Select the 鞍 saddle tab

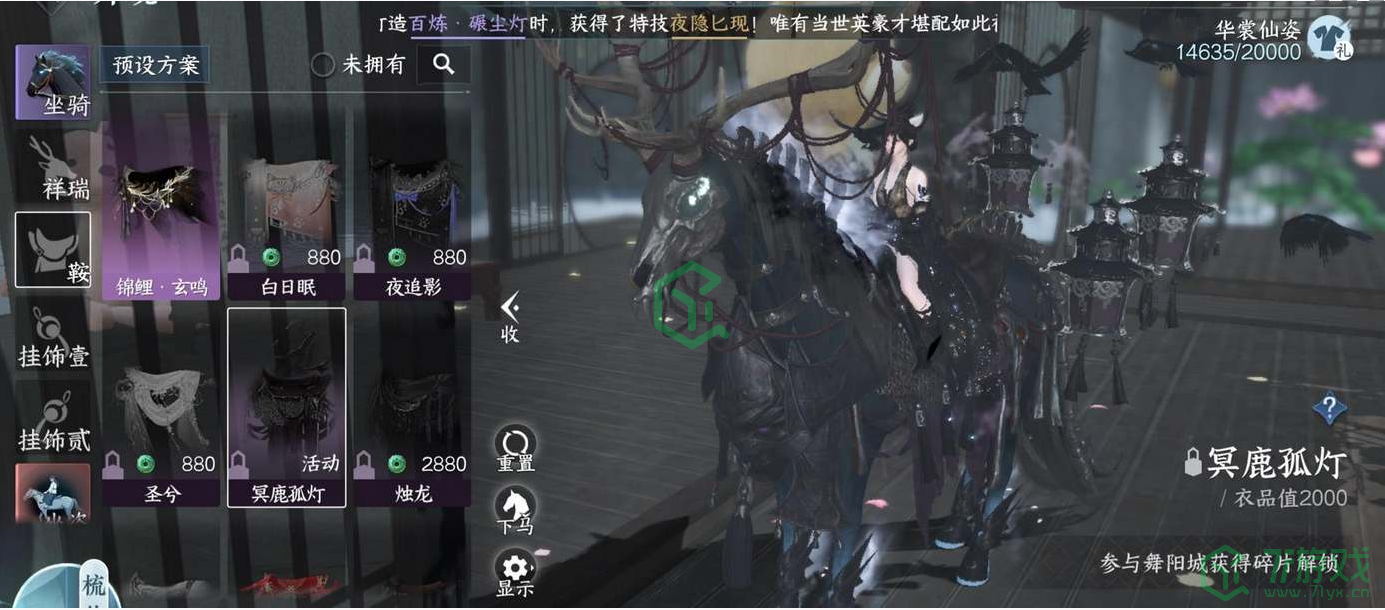(53, 250)
